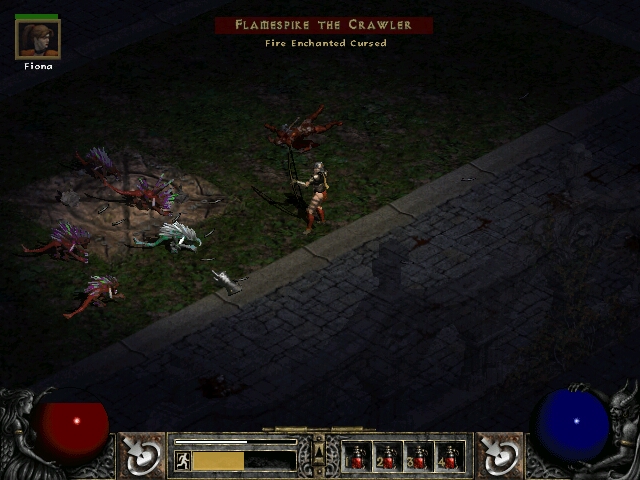
Task: Use the red potion in belt slot 4
Action: 450,457
